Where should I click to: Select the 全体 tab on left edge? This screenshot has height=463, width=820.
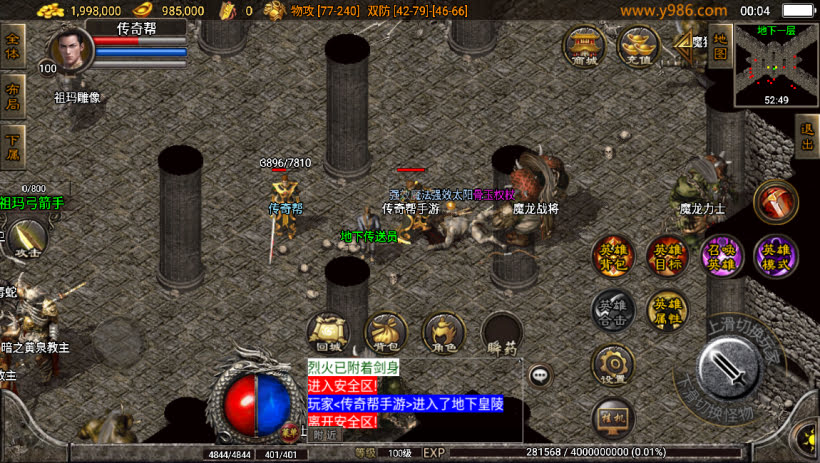tap(13, 46)
